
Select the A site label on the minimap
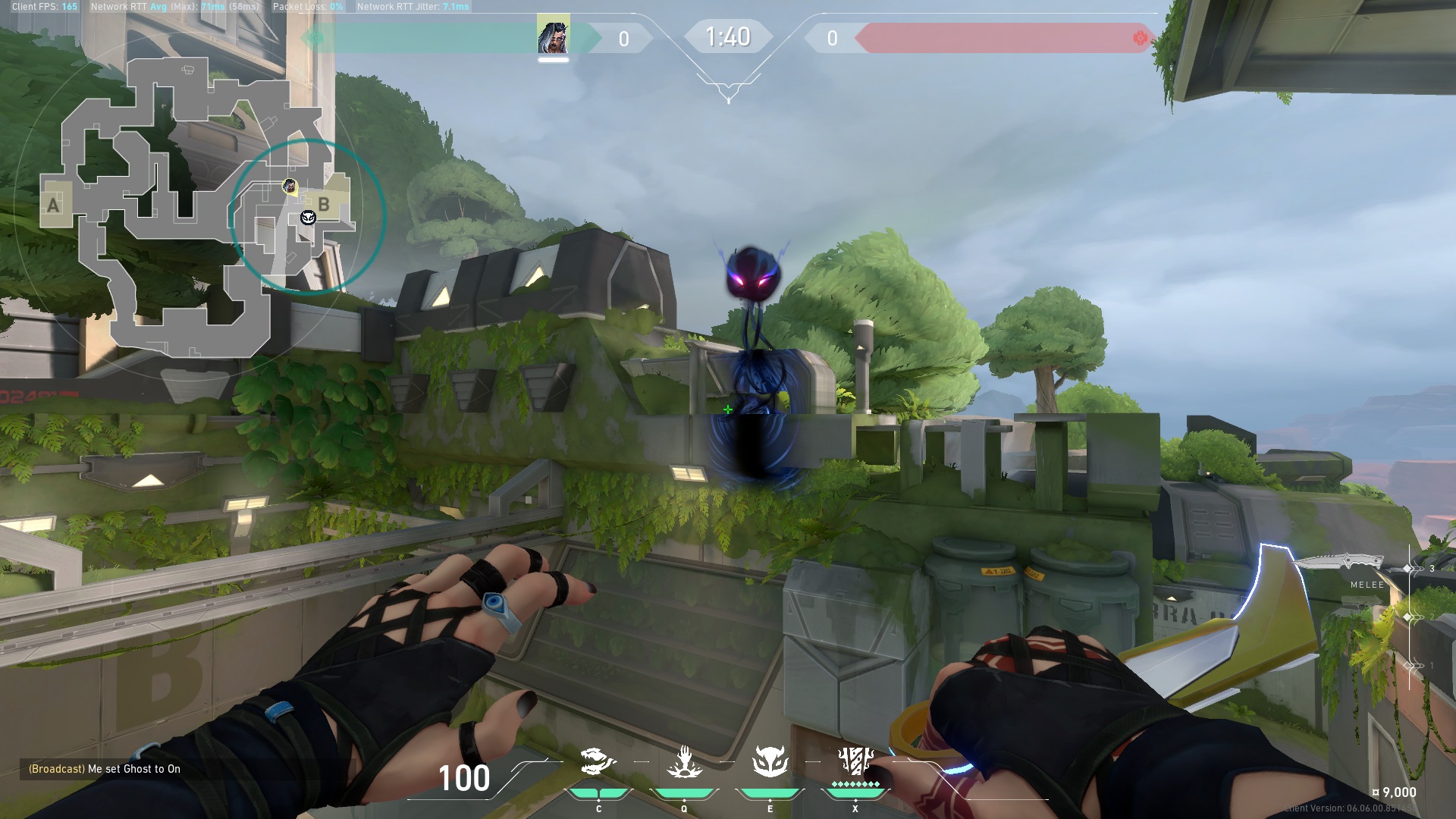pyautogui.click(x=52, y=205)
